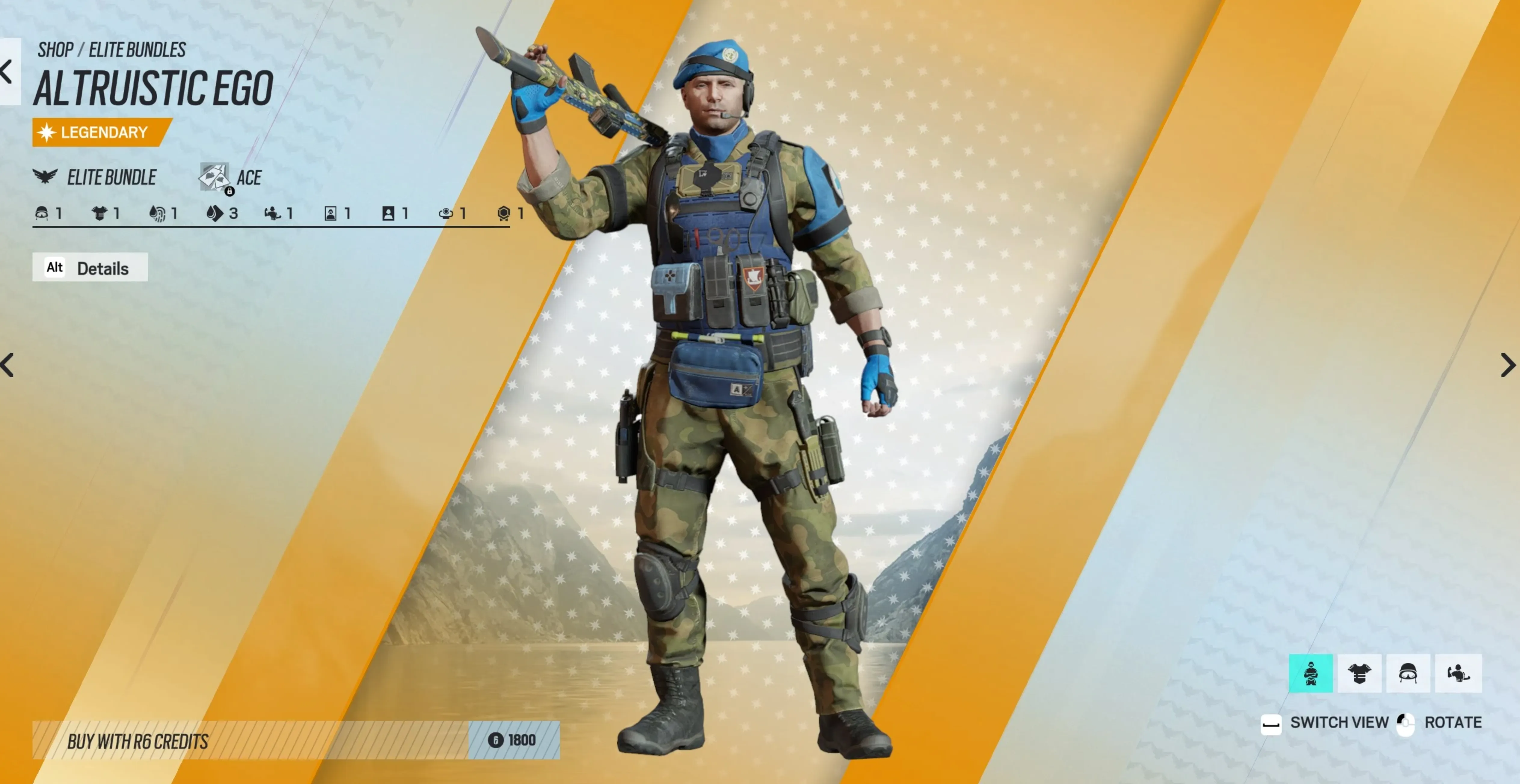1520x784 pixels.
Task: Select the uniform item count icon
Action: pos(99,213)
